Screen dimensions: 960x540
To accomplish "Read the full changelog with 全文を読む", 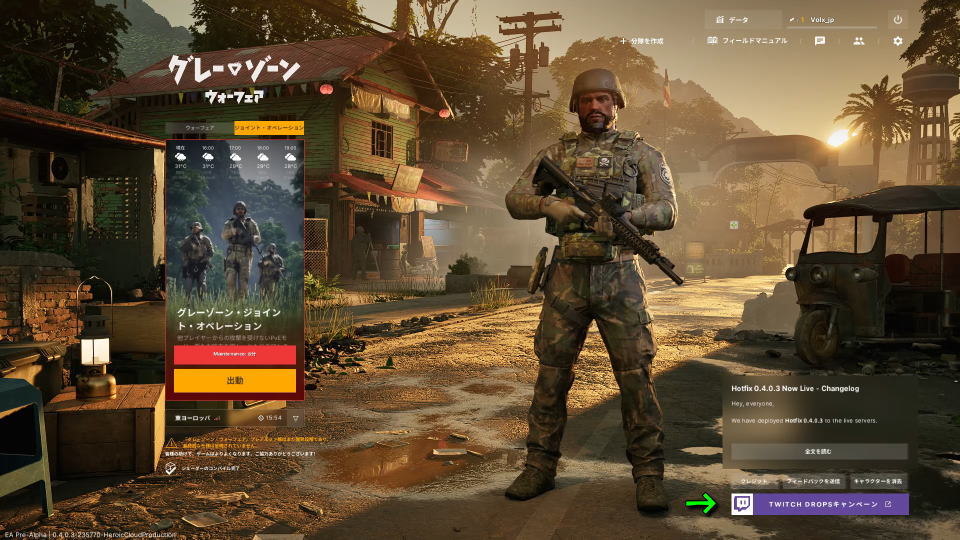I will 818,452.
